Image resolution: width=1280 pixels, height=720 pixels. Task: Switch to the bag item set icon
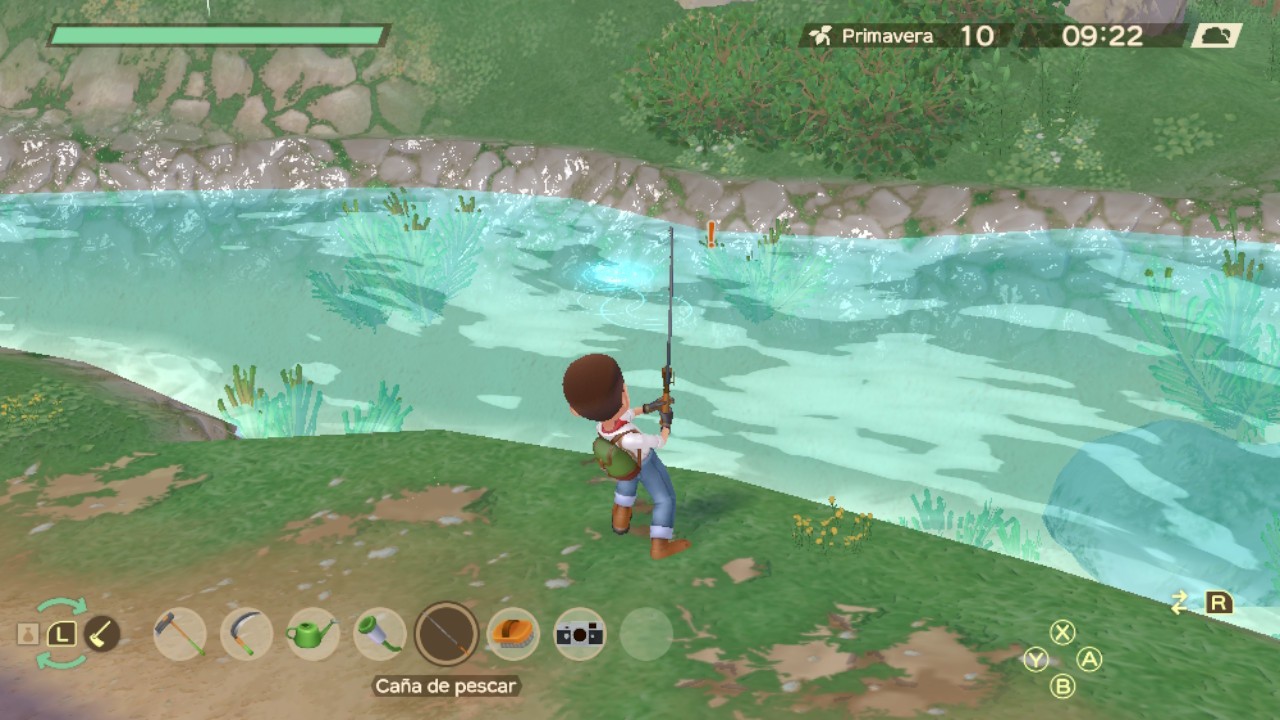coord(28,634)
